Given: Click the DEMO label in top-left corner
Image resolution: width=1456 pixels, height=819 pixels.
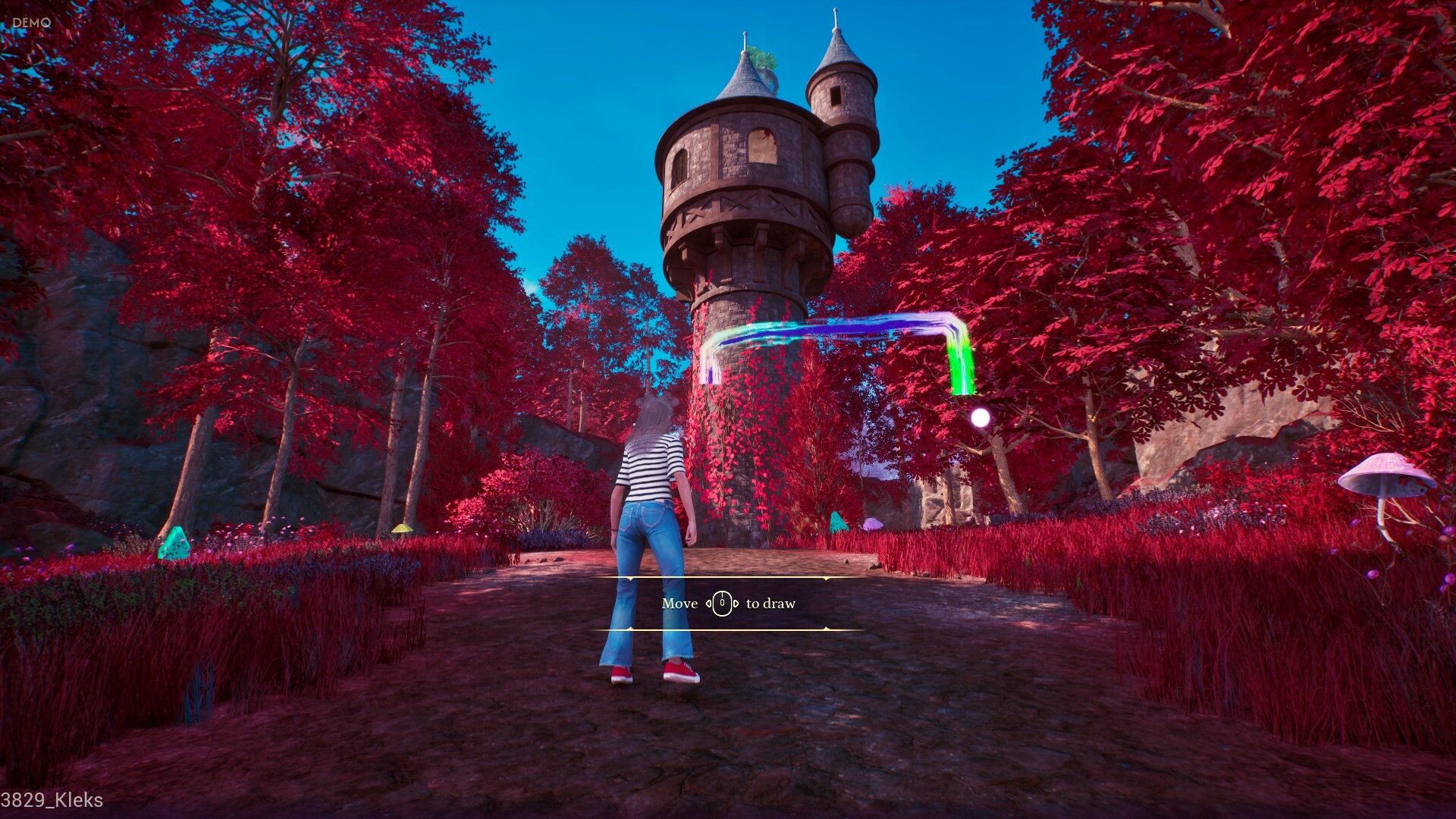Looking at the screenshot, I should tap(30, 22).
